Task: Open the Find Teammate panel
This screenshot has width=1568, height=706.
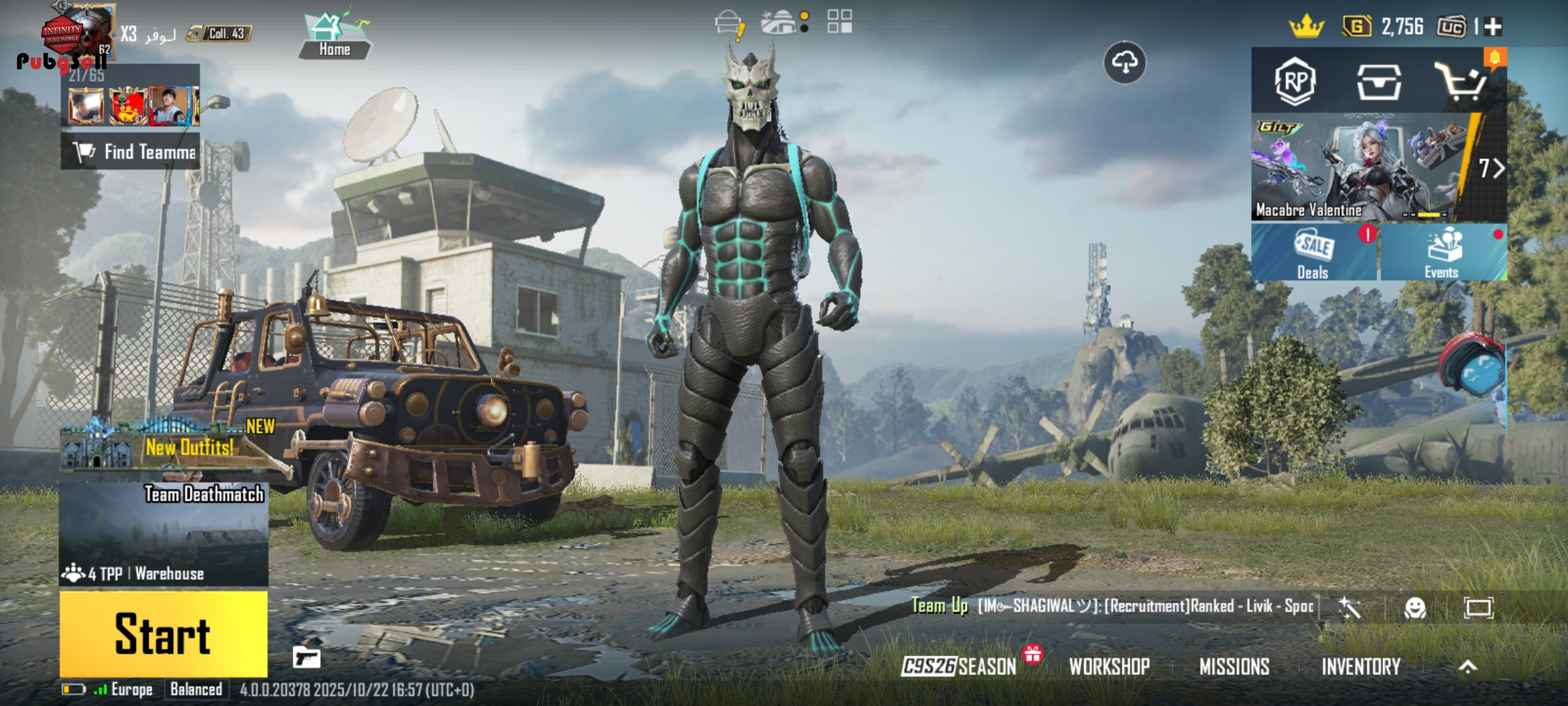Action: pyautogui.click(x=131, y=152)
